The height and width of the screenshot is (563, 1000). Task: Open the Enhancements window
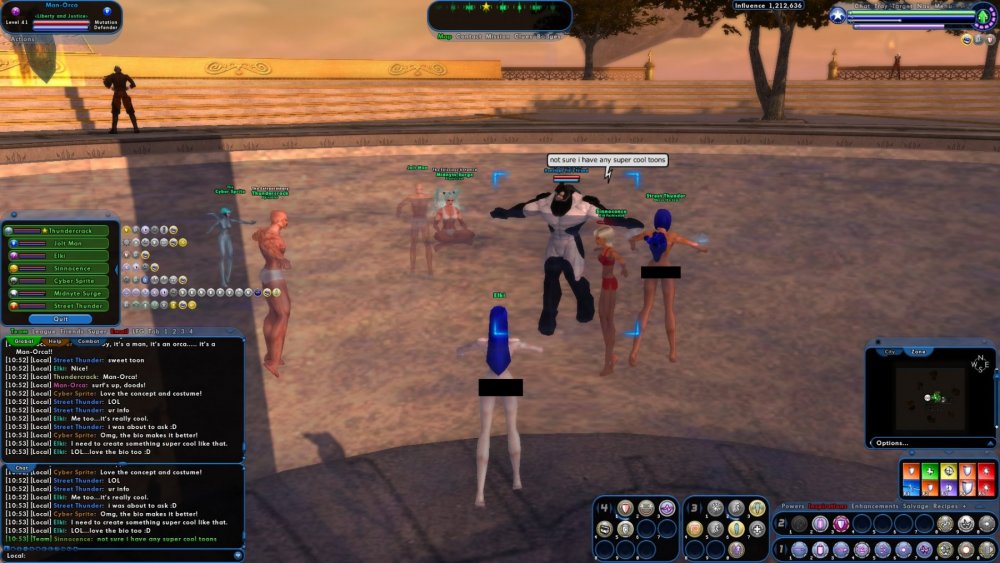tap(874, 507)
